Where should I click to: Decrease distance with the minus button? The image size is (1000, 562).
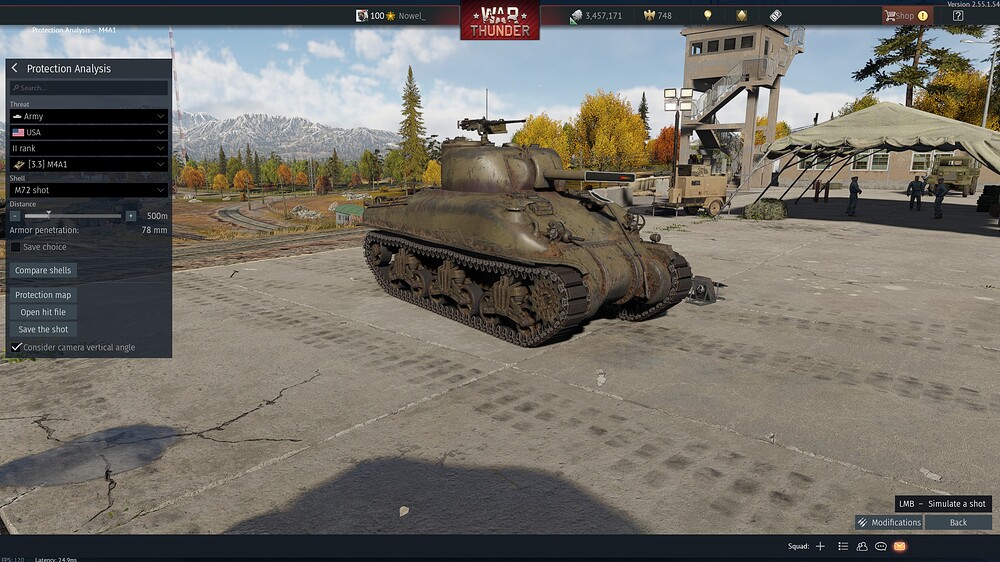click(x=15, y=215)
